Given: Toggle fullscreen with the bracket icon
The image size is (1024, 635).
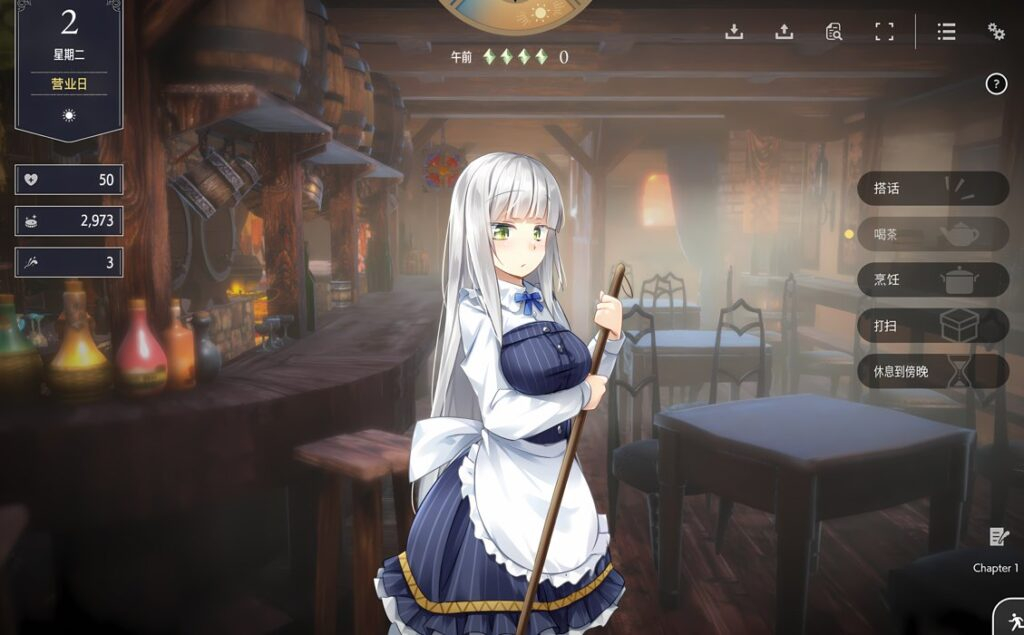Looking at the screenshot, I should tap(884, 31).
